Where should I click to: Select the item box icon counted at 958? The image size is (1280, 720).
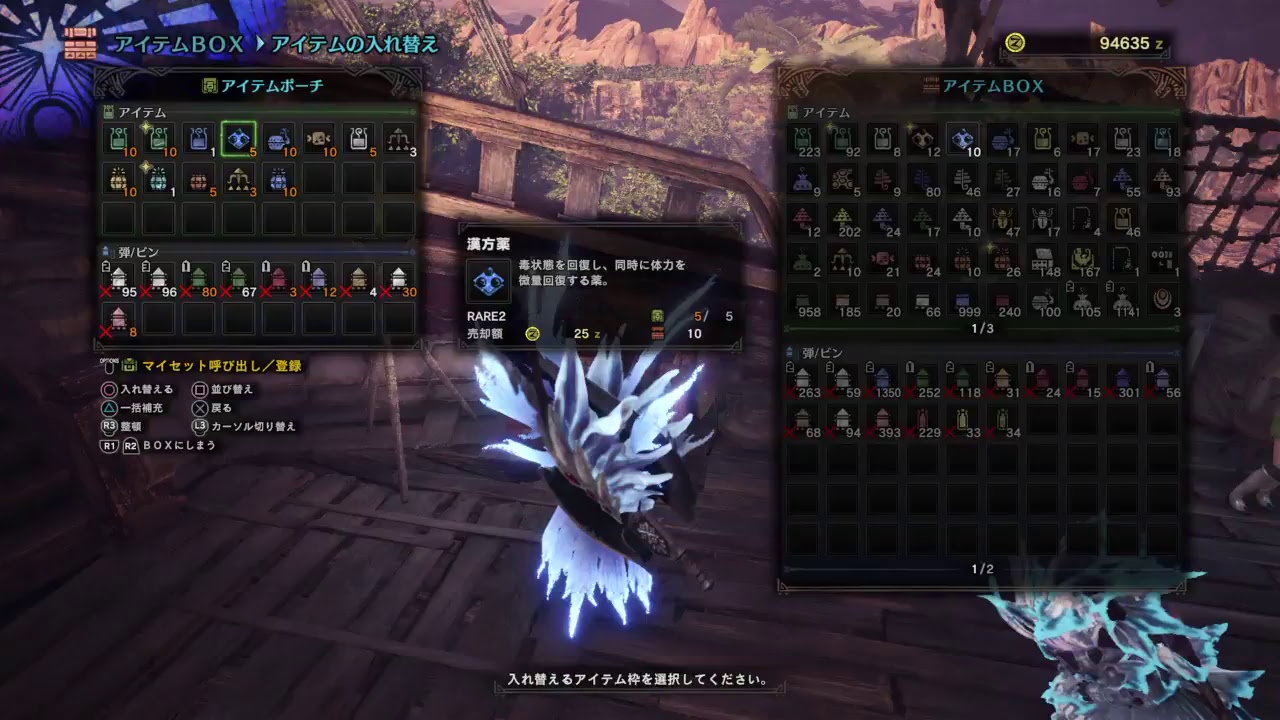click(801, 301)
